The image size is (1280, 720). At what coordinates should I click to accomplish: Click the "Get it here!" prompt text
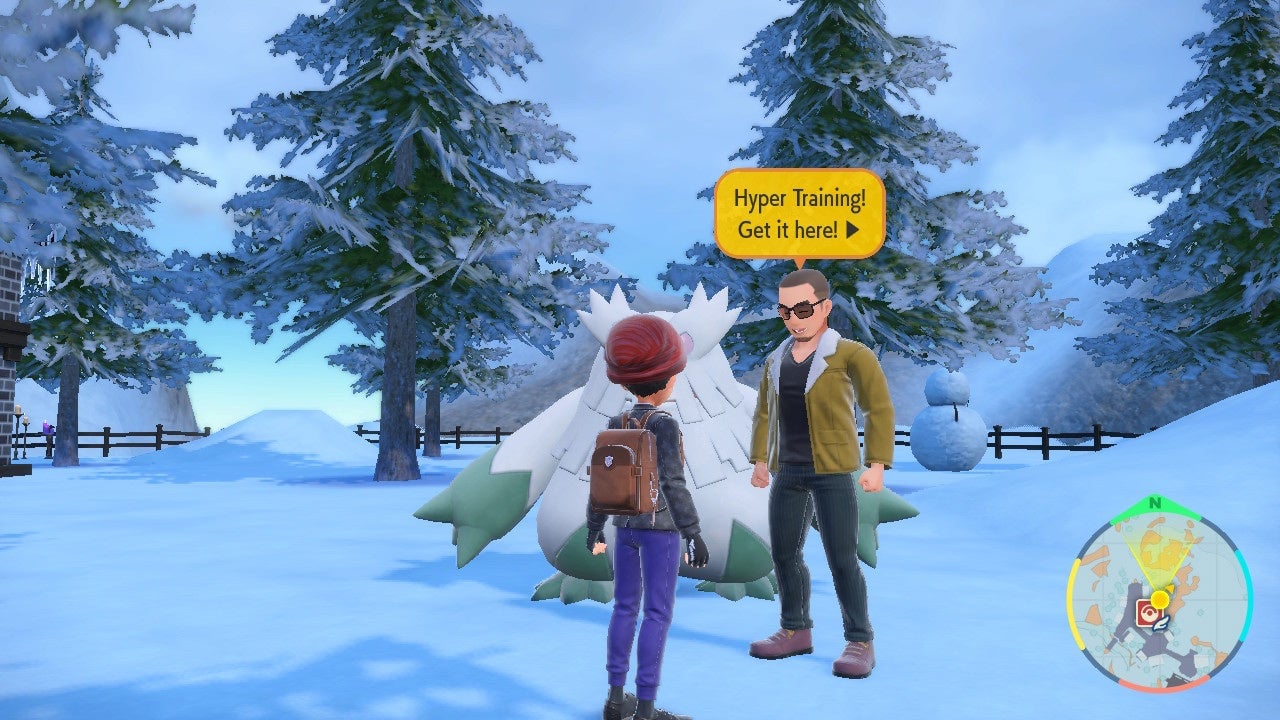pyautogui.click(x=790, y=231)
